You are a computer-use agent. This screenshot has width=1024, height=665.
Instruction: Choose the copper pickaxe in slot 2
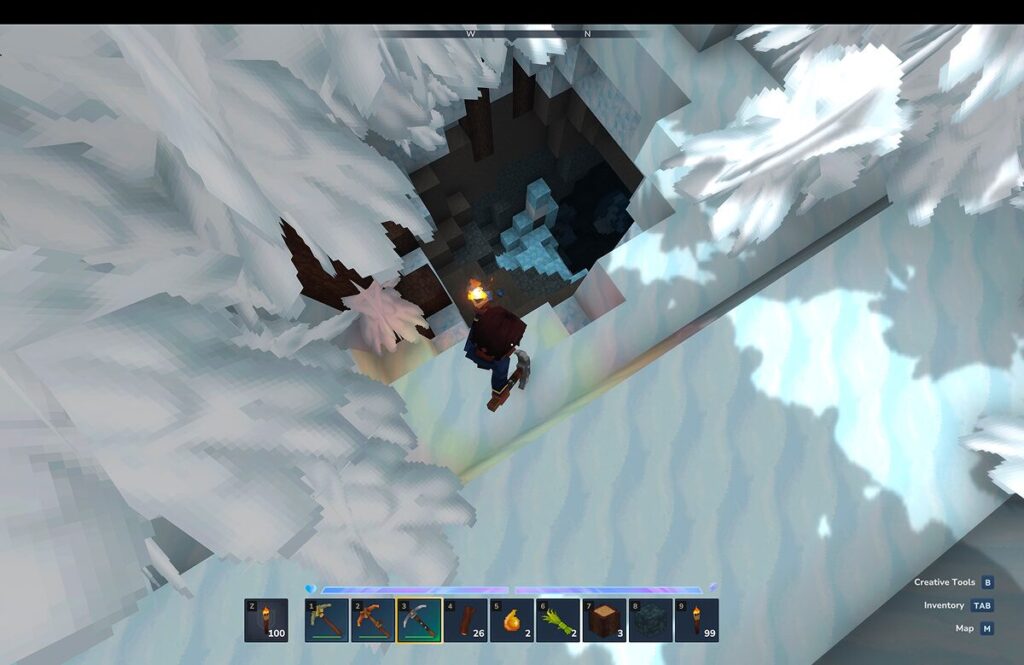373,620
